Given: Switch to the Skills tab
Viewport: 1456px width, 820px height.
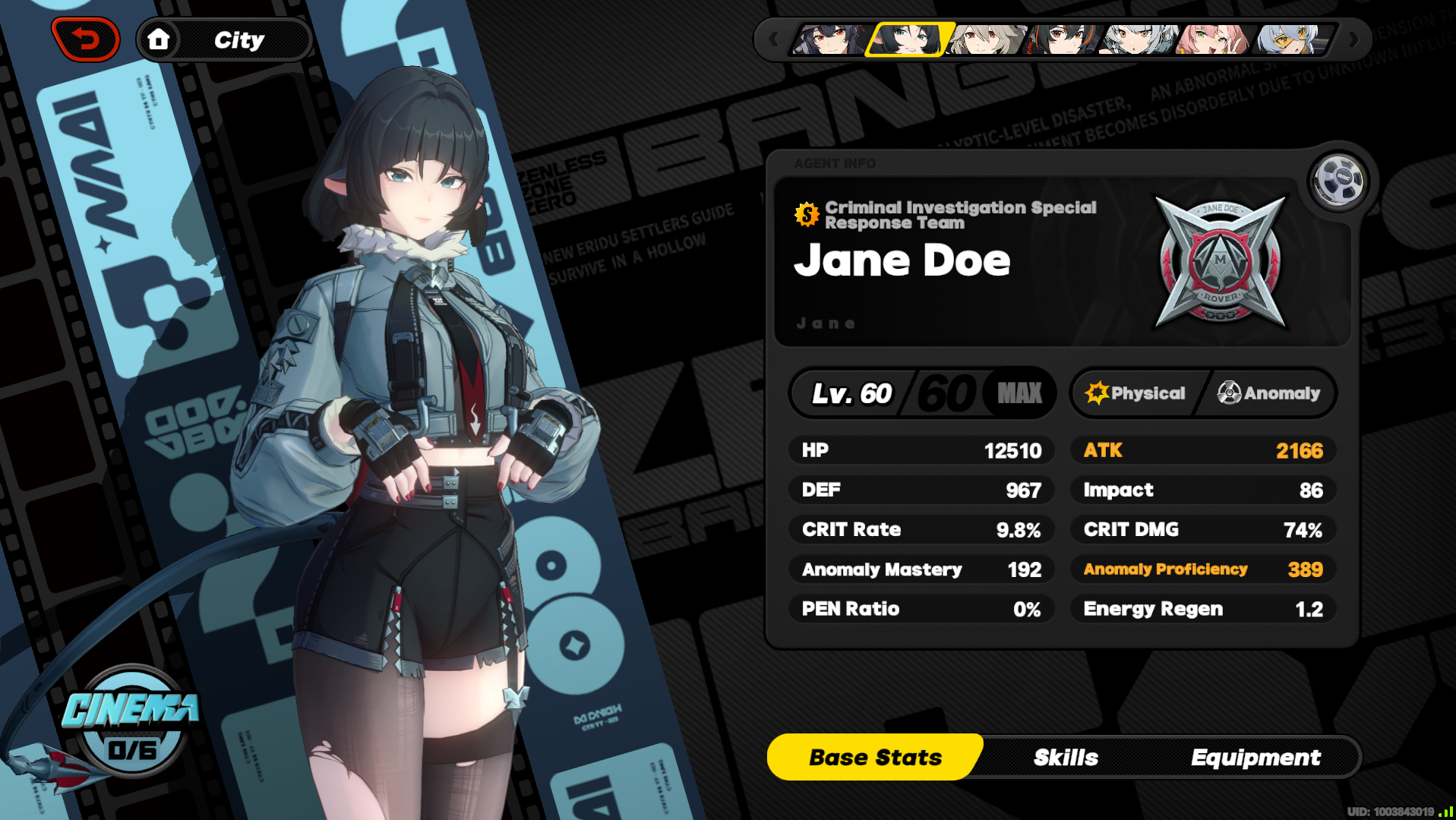Looking at the screenshot, I should point(1065,756).
